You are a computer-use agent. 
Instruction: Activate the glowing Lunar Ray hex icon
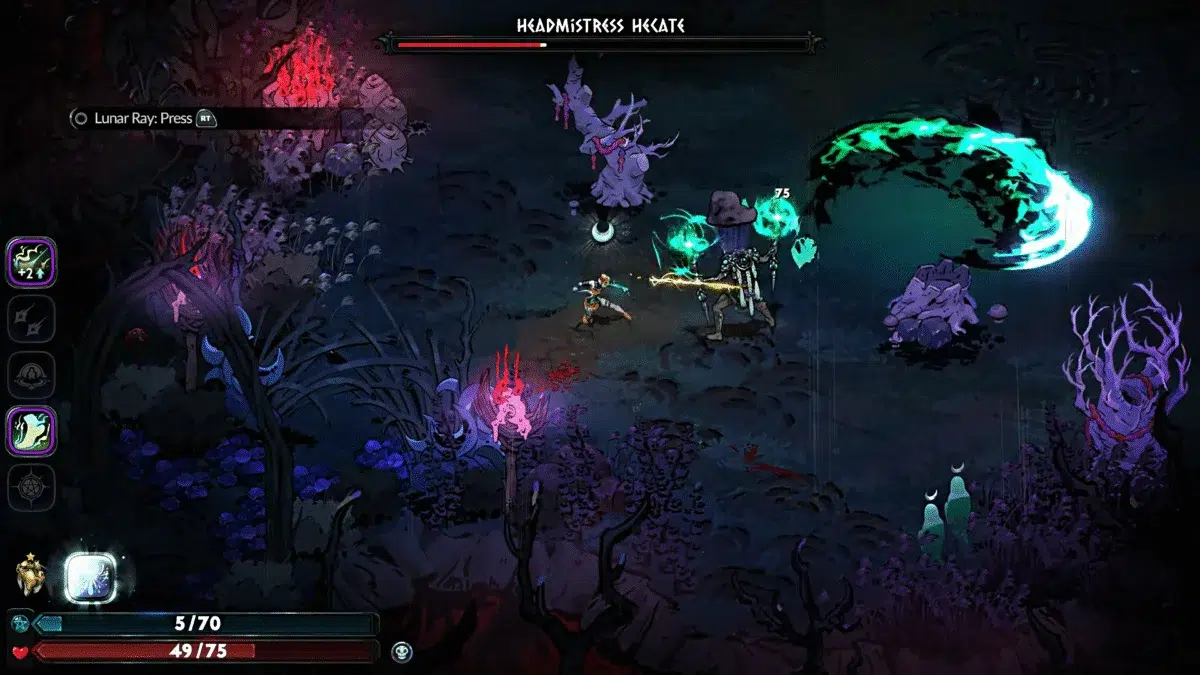[x=91, y=577]
